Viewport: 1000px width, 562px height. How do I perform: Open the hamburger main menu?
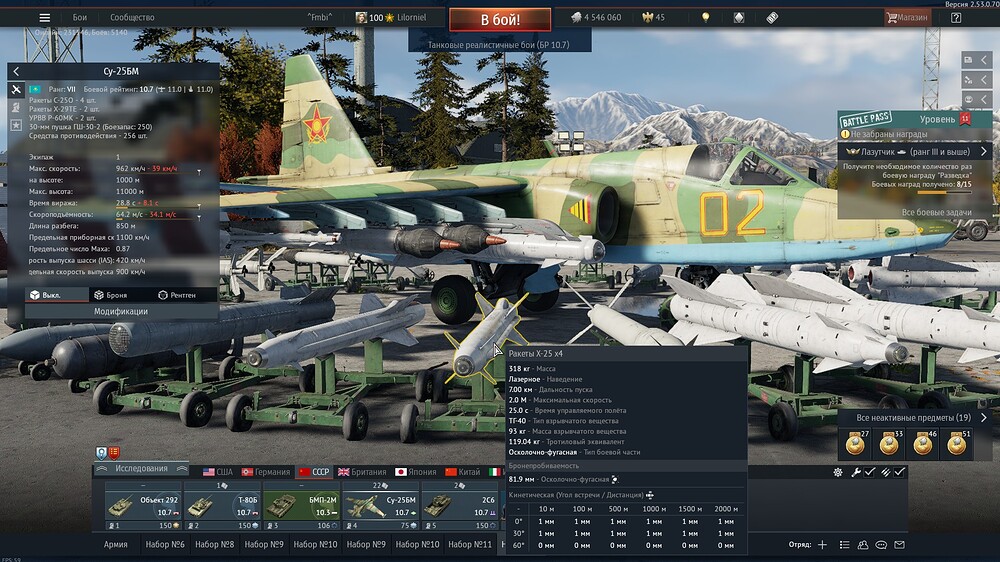(x=44, y=17)
